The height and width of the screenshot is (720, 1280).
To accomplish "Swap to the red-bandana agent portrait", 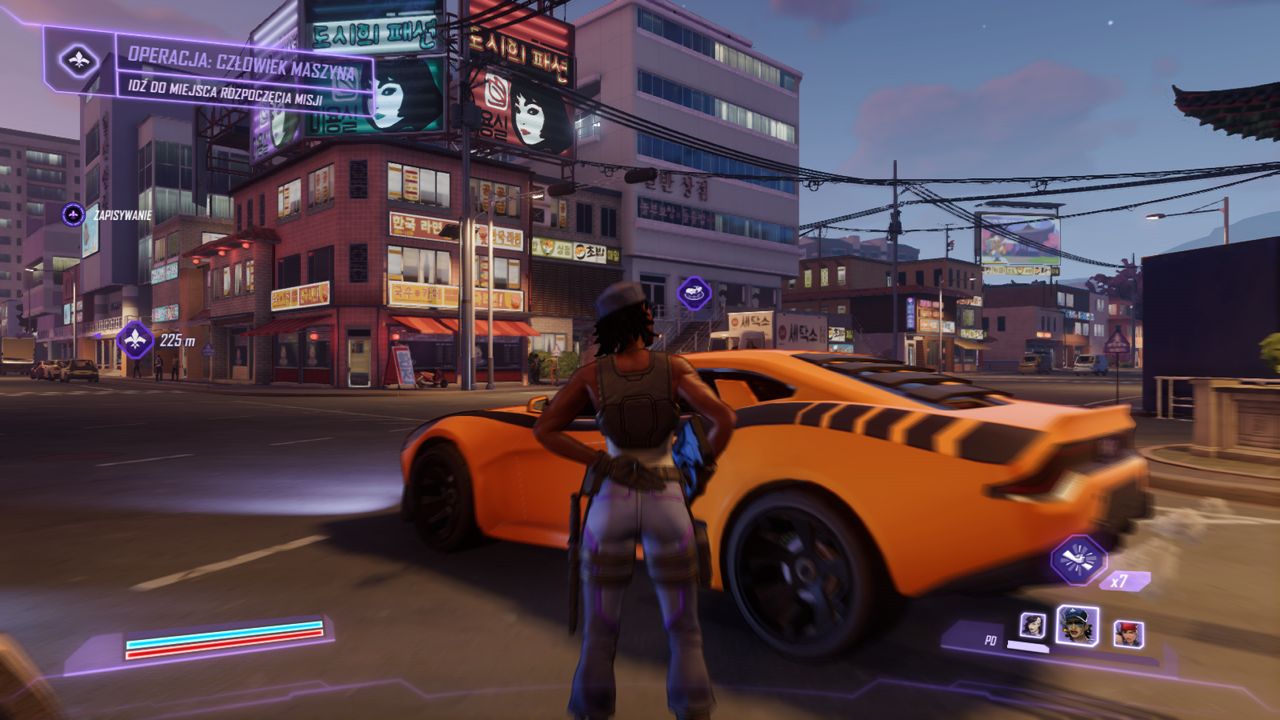I will 1128,634.
